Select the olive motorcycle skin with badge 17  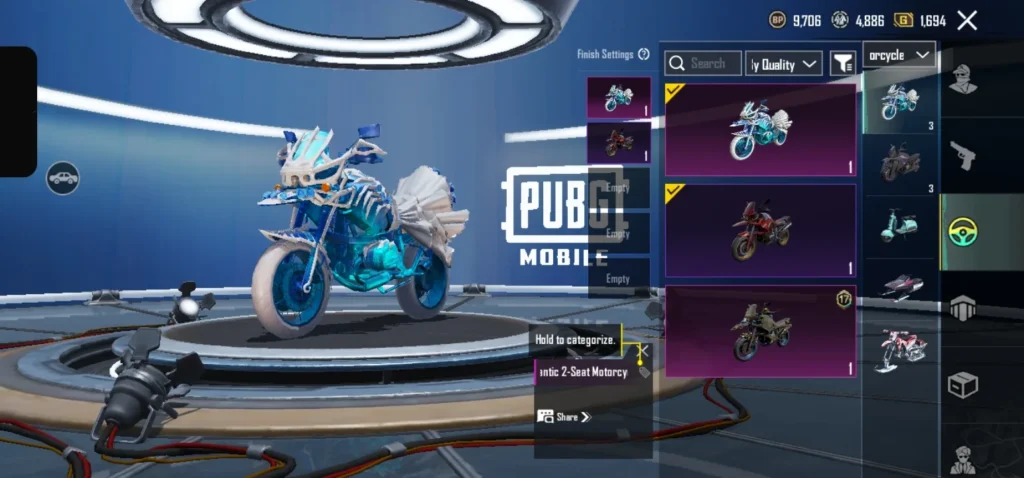click(761, 331)
